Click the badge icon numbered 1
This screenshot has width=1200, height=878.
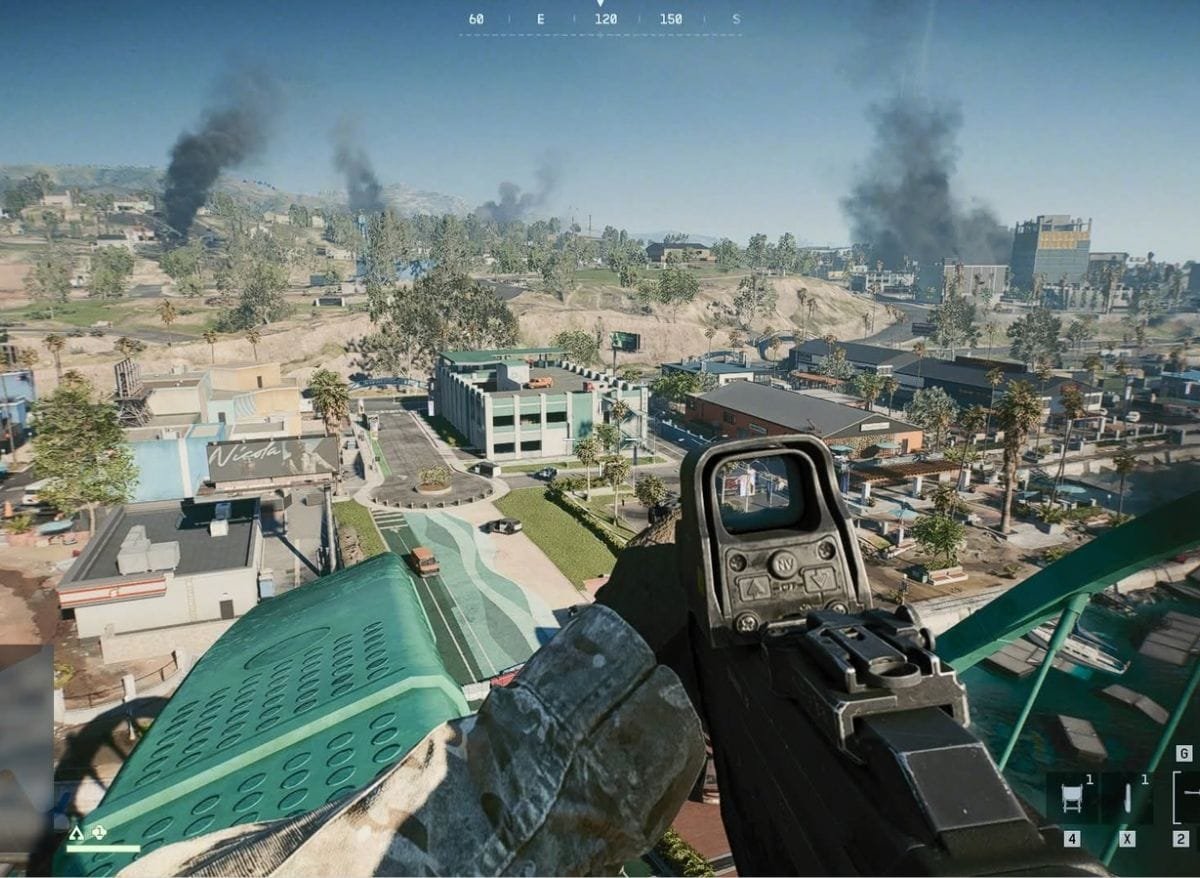(98, 832)
